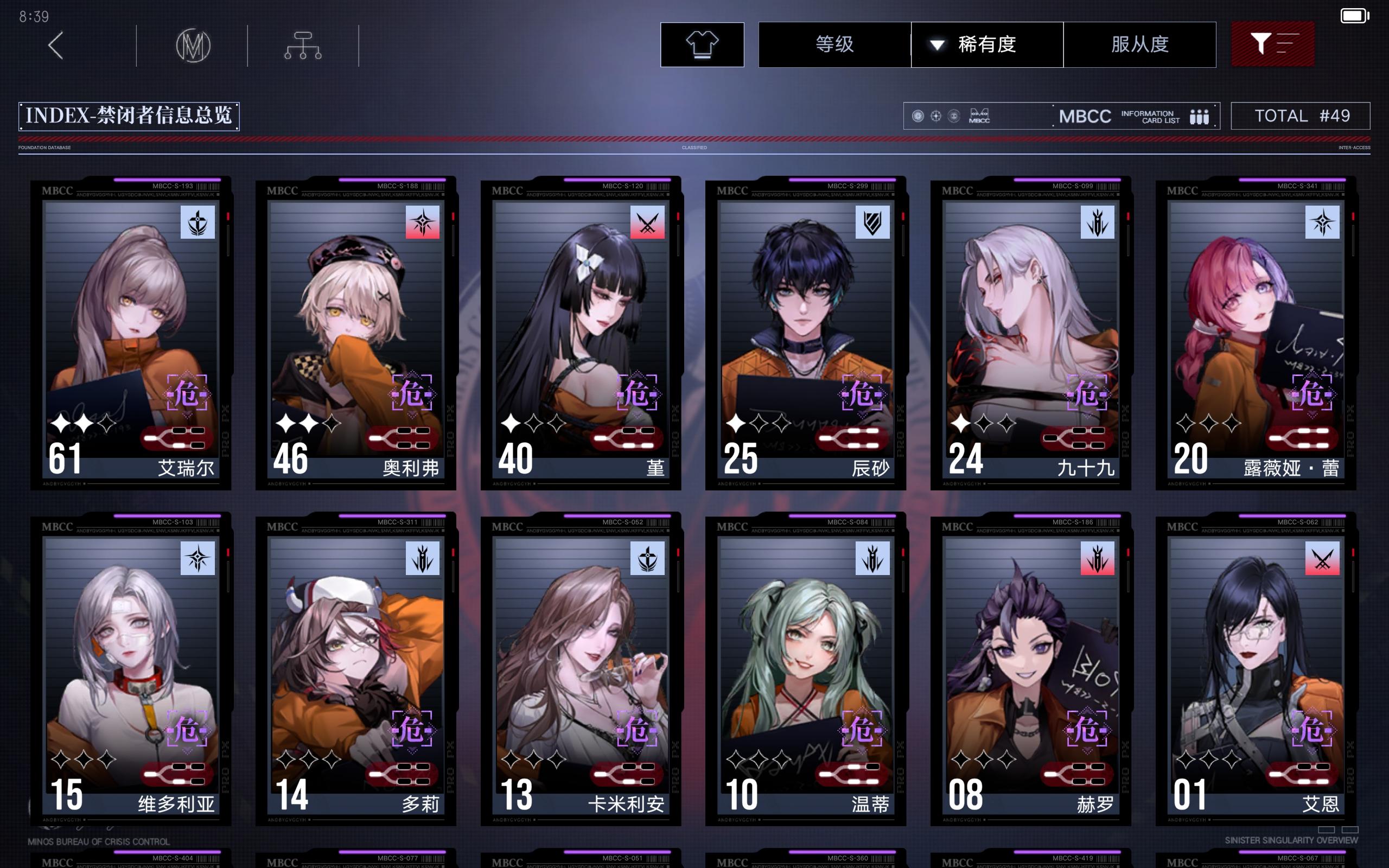Switch to the 等级 sorting tab

click(x=834, y=45)
